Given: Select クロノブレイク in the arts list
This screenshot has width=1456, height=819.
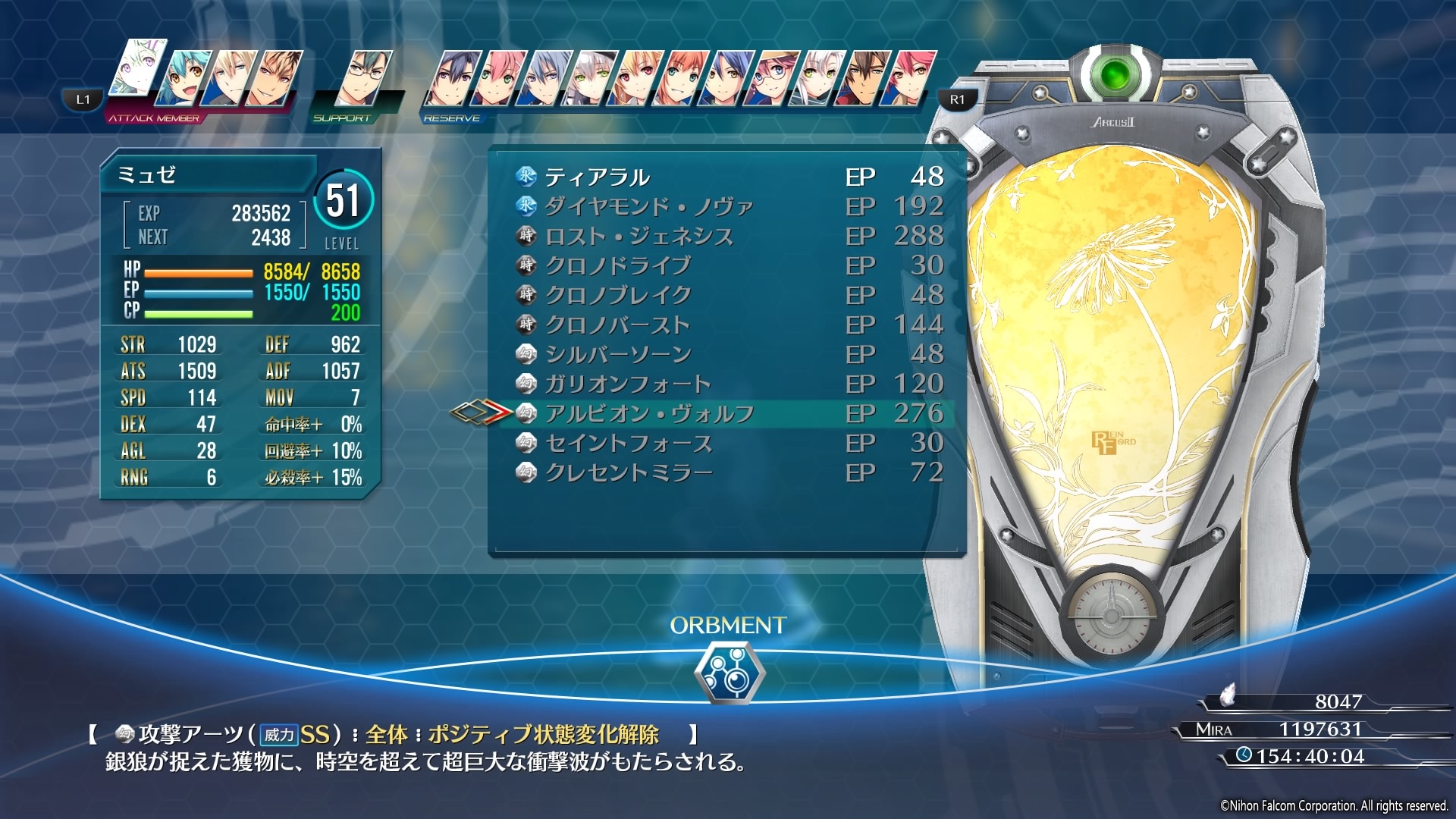Looking at the screenshot, I should (618, 296).
